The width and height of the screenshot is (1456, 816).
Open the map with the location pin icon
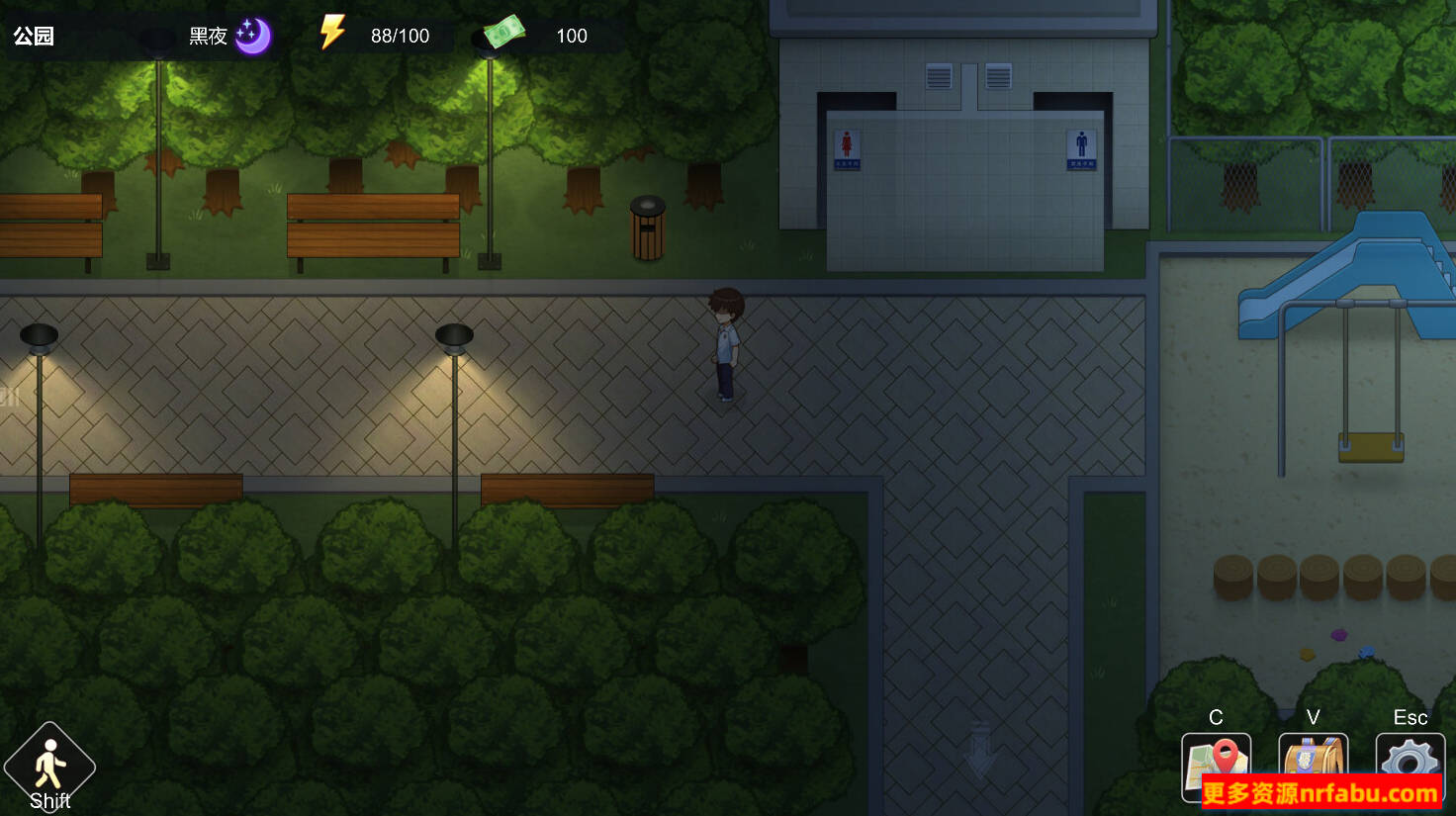tap(1216, 762)
